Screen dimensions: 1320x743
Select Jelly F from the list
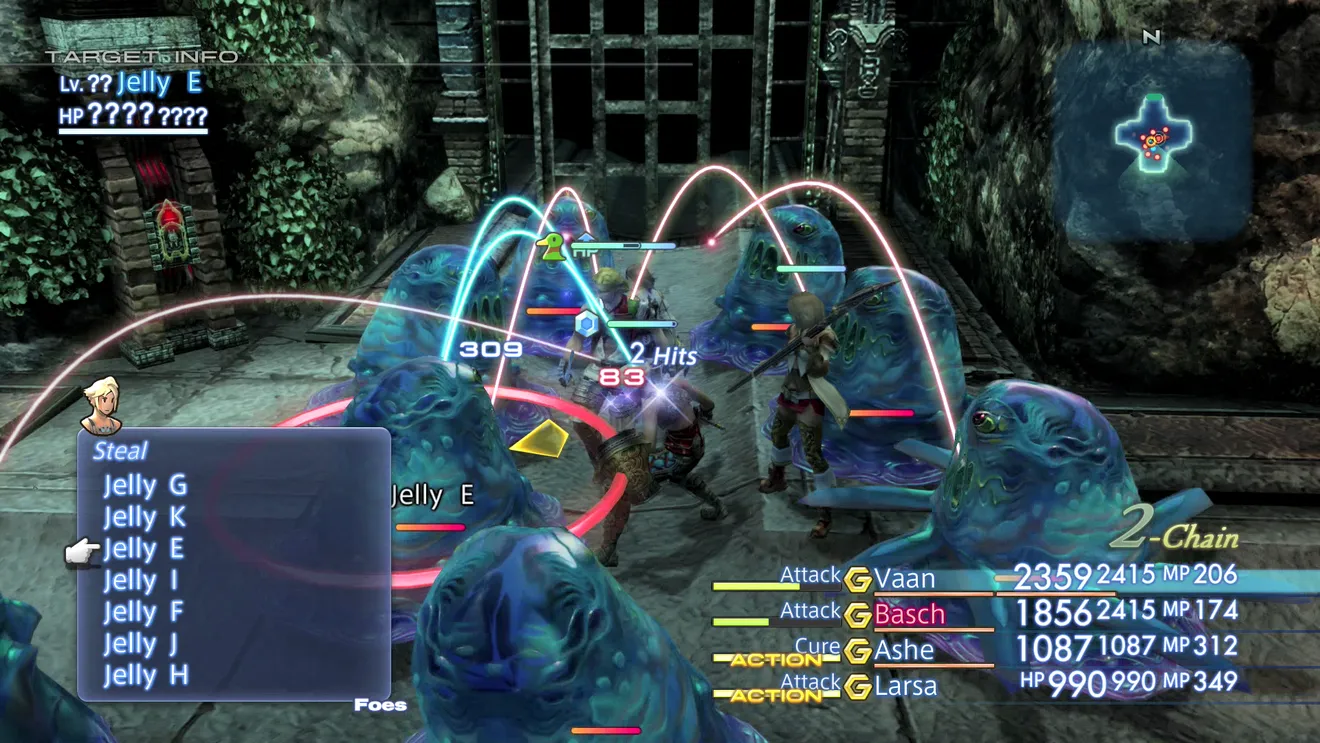(145, 612)
